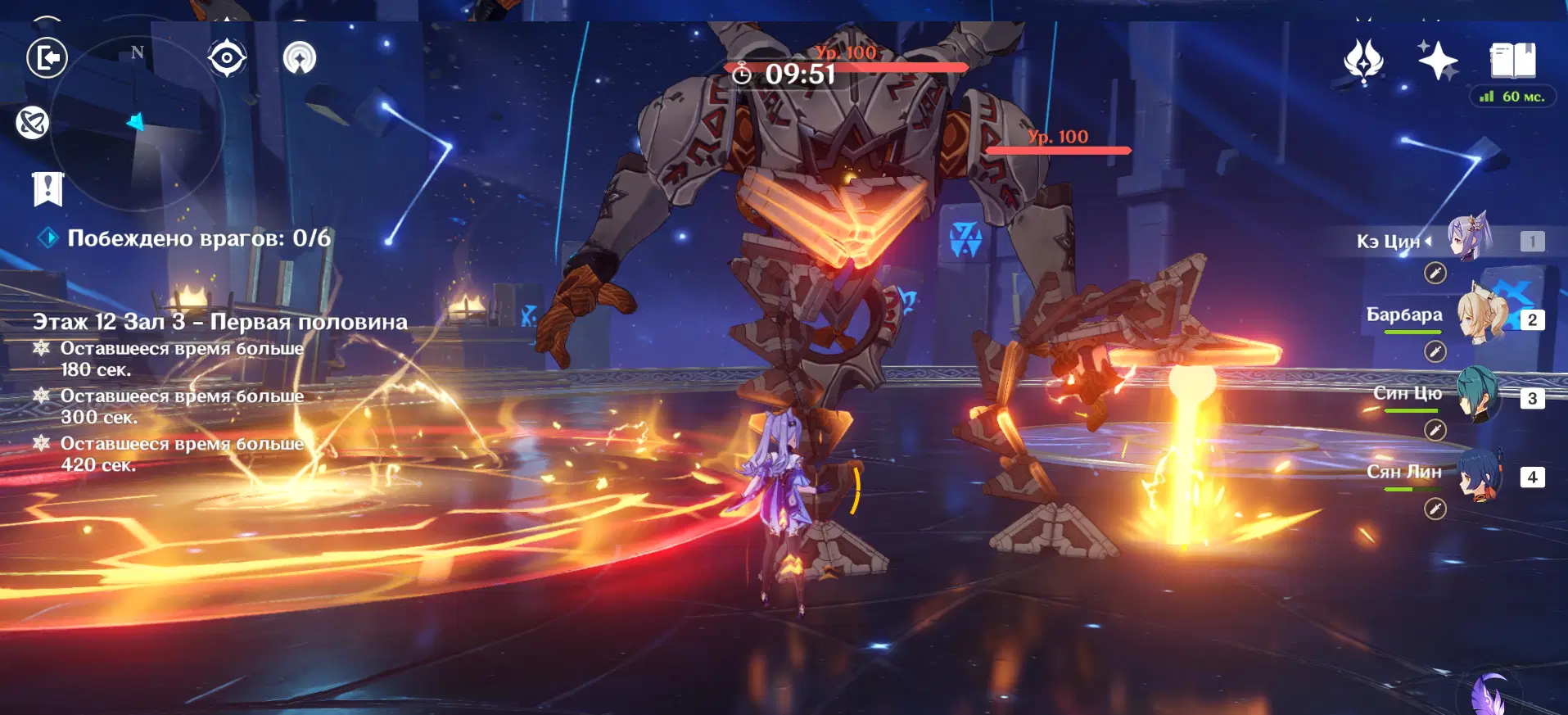This screenshot has height=715, width=1568.
Task: Open the co-op mode icon
Action: tap(300, 58)
